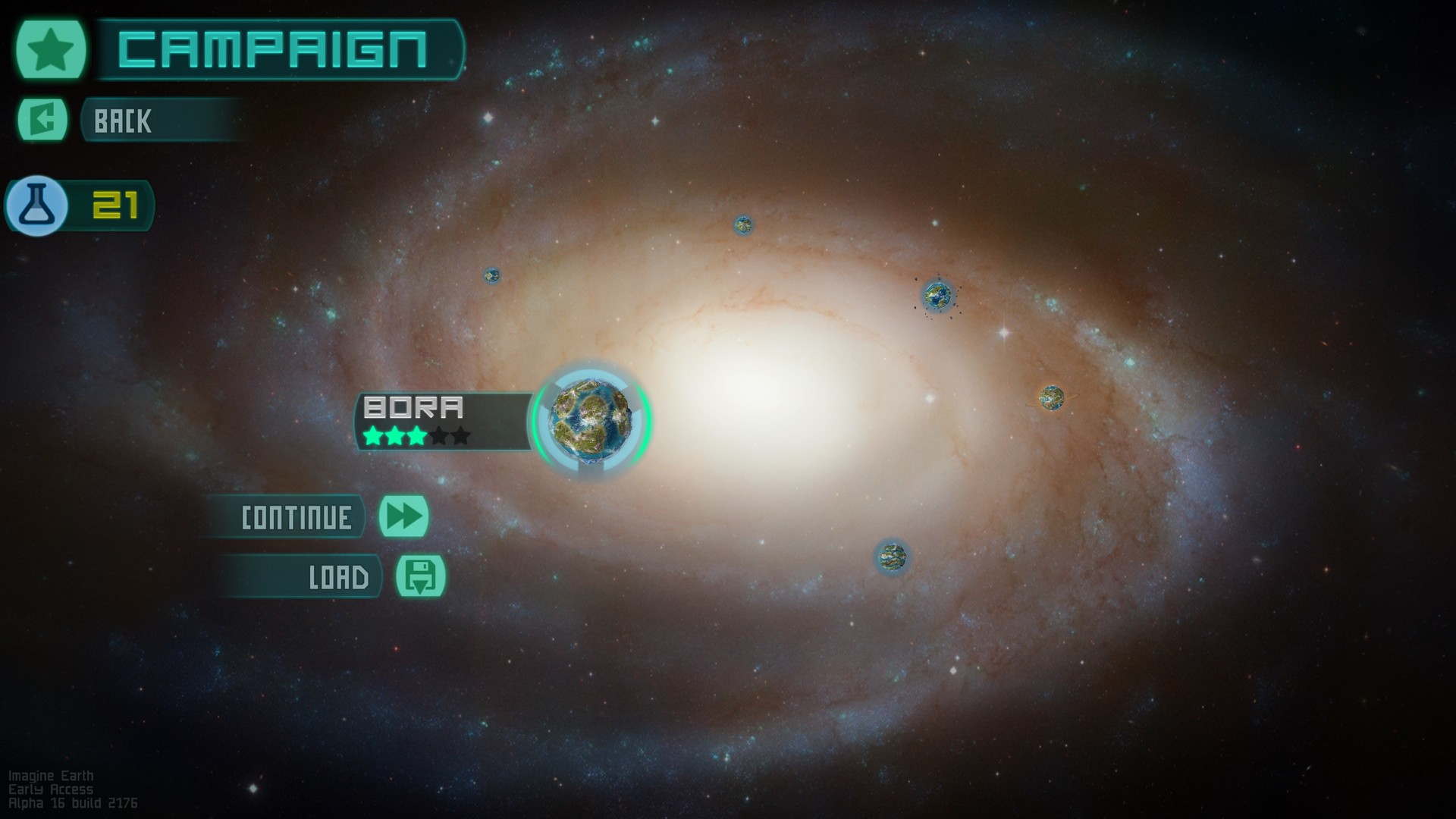The image size is (1456, 819).
Task: Toggle the third star on Bora's rating
Action: pyautogui.click(x=416, y=437)
